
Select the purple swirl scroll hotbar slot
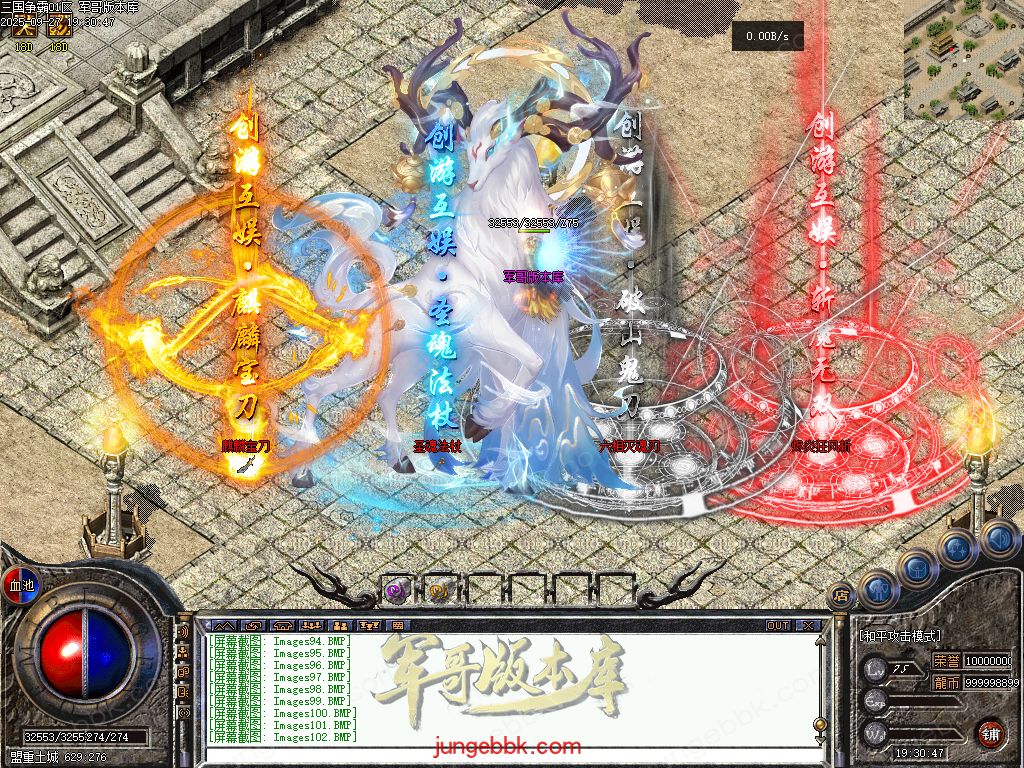(396, 590)
